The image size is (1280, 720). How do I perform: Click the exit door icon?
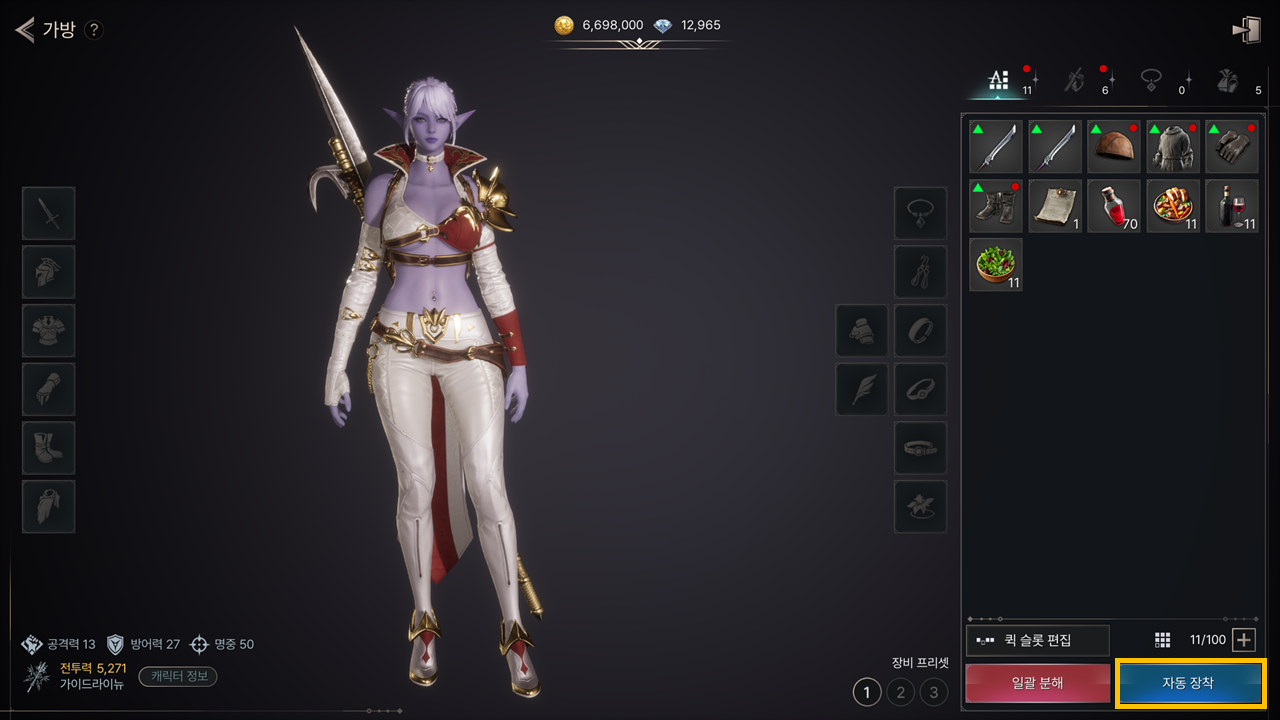pos(1246,29)
